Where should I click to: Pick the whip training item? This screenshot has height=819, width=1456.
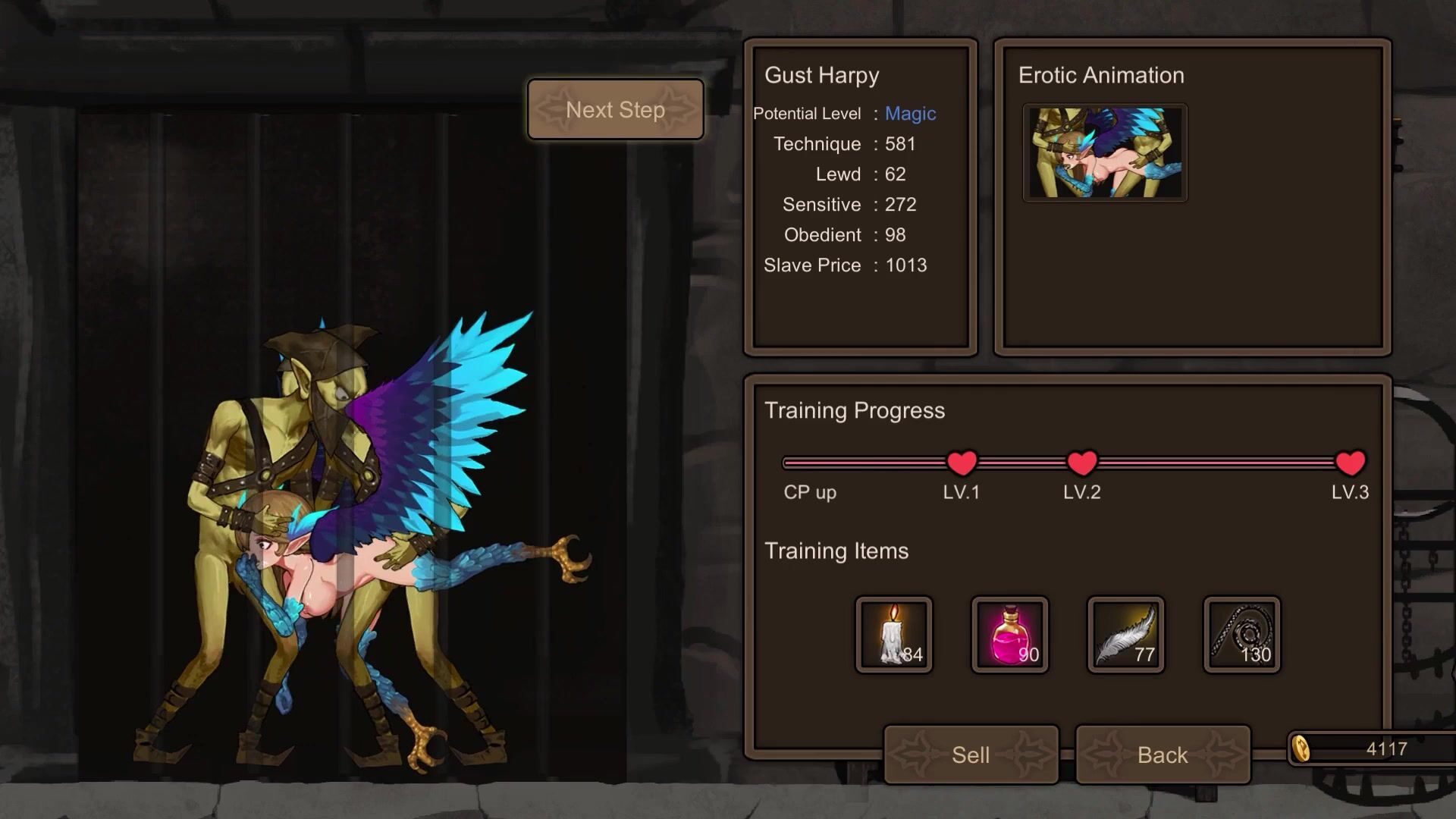[1242, 635]
